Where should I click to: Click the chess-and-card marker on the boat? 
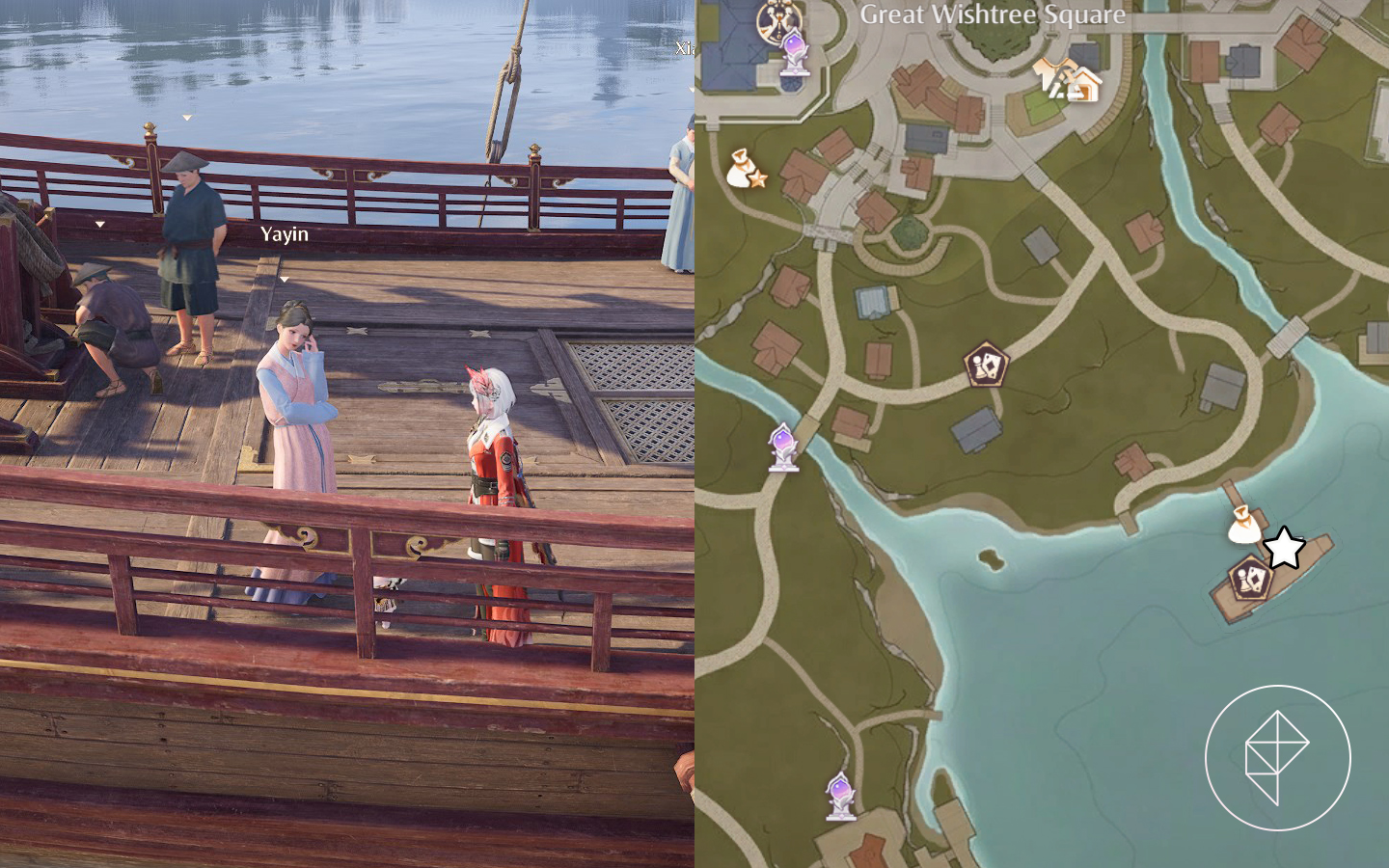click(1249, 579)
